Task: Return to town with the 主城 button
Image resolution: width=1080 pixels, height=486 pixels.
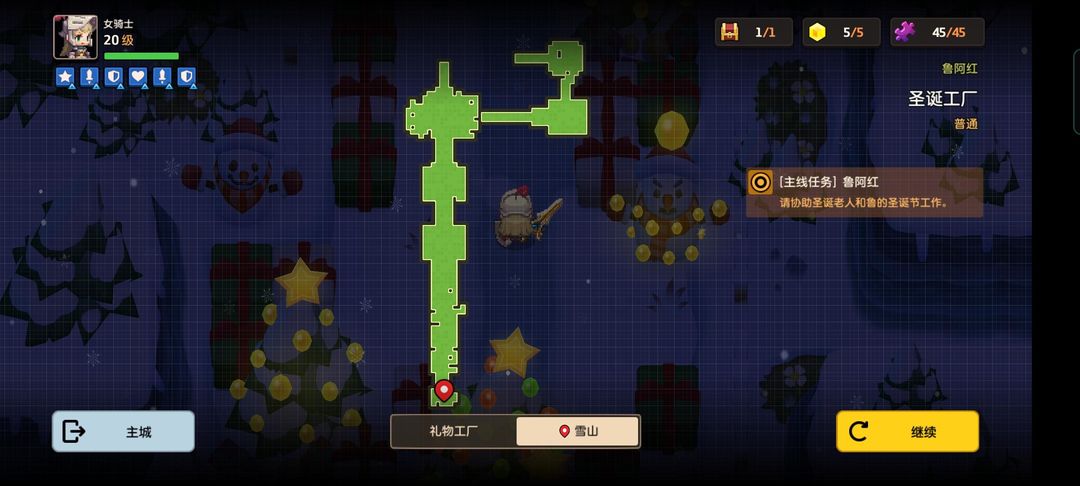Action: pos(123,431)
